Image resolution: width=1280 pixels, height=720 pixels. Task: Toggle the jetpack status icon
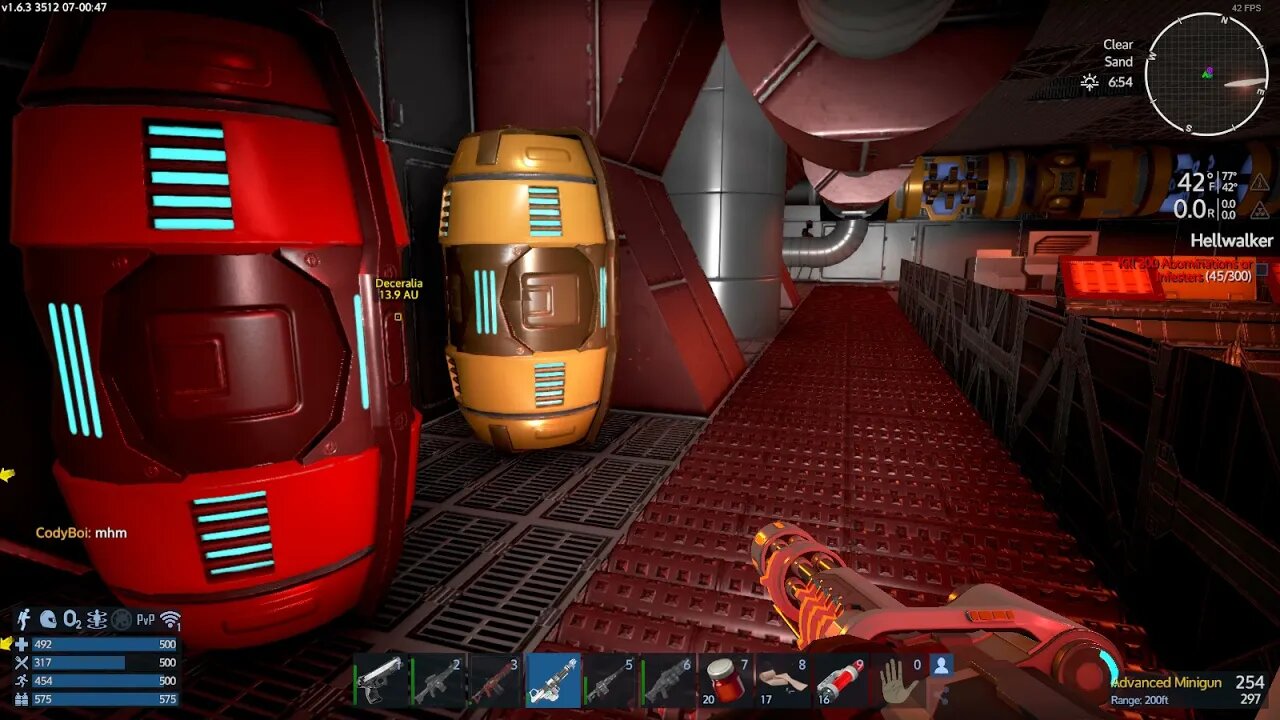(x=23, y=620)
